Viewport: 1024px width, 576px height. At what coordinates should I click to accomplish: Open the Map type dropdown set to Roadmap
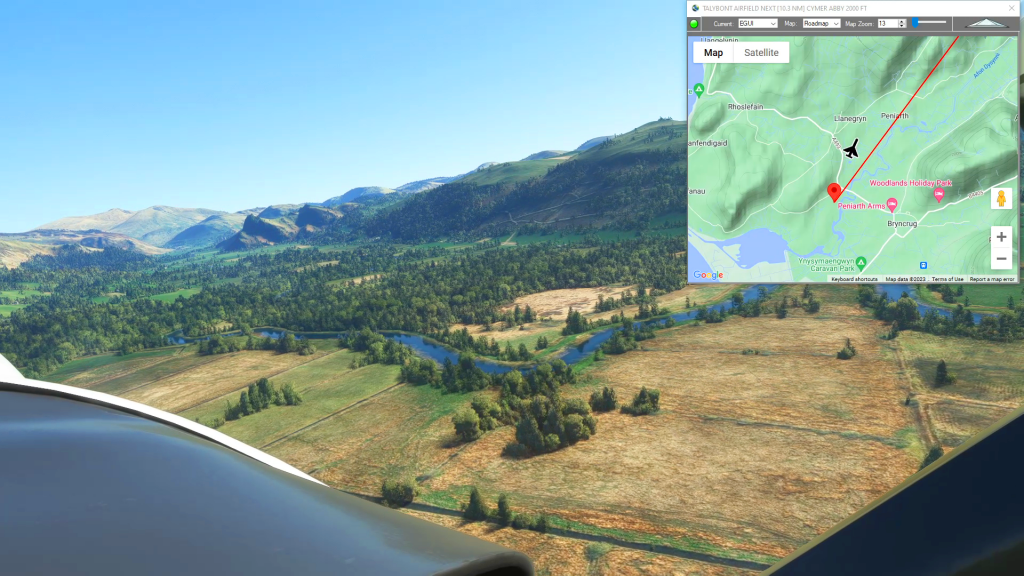tap(821, 23)
